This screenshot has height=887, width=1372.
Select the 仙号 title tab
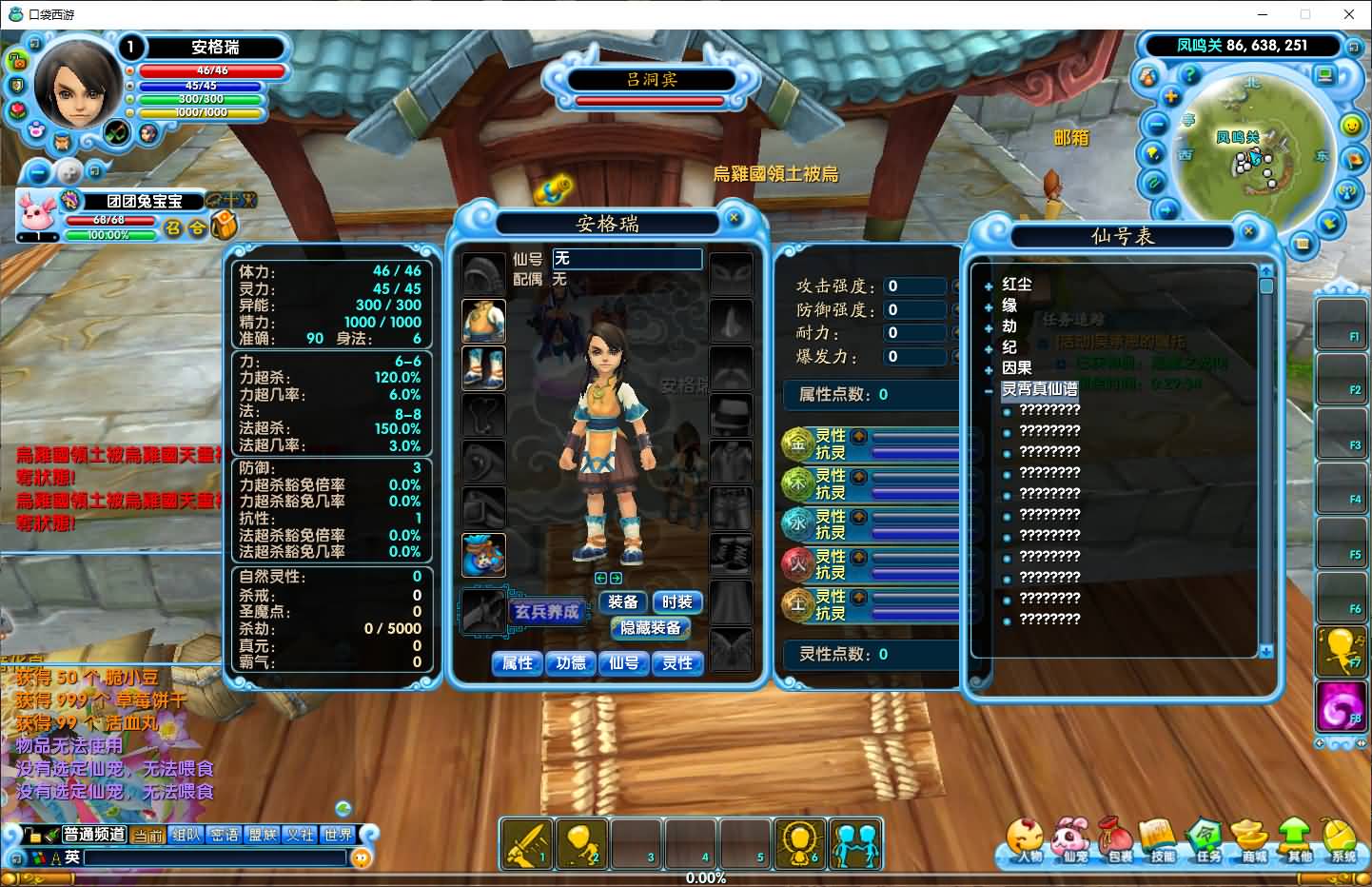click(624, 663)
